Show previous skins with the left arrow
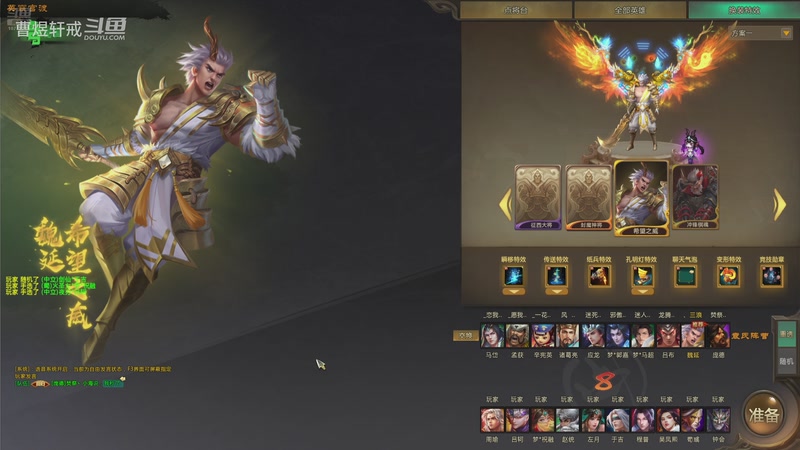The image size is (800, 450). (505, 204)
